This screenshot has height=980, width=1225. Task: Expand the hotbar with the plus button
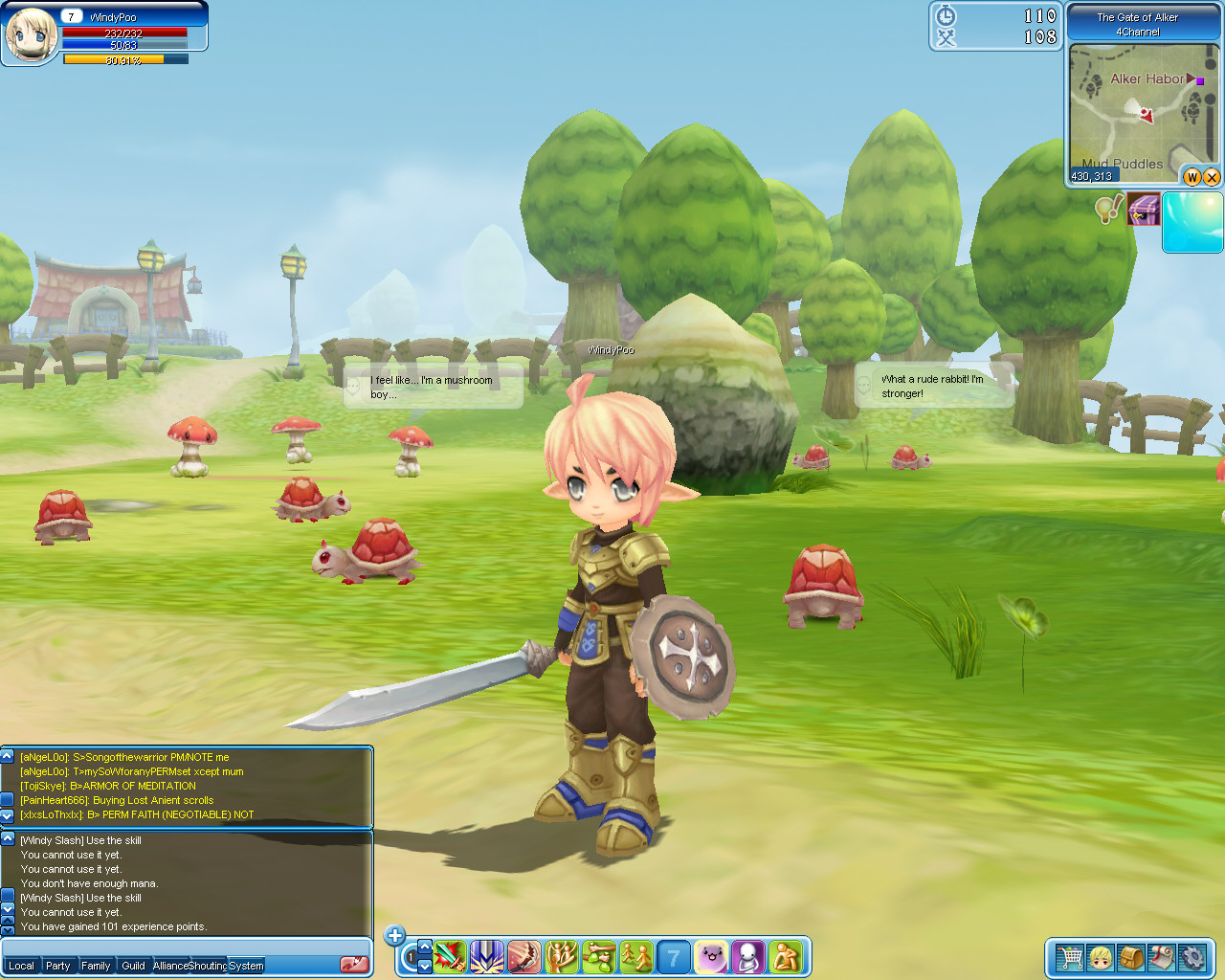(394, 935)
